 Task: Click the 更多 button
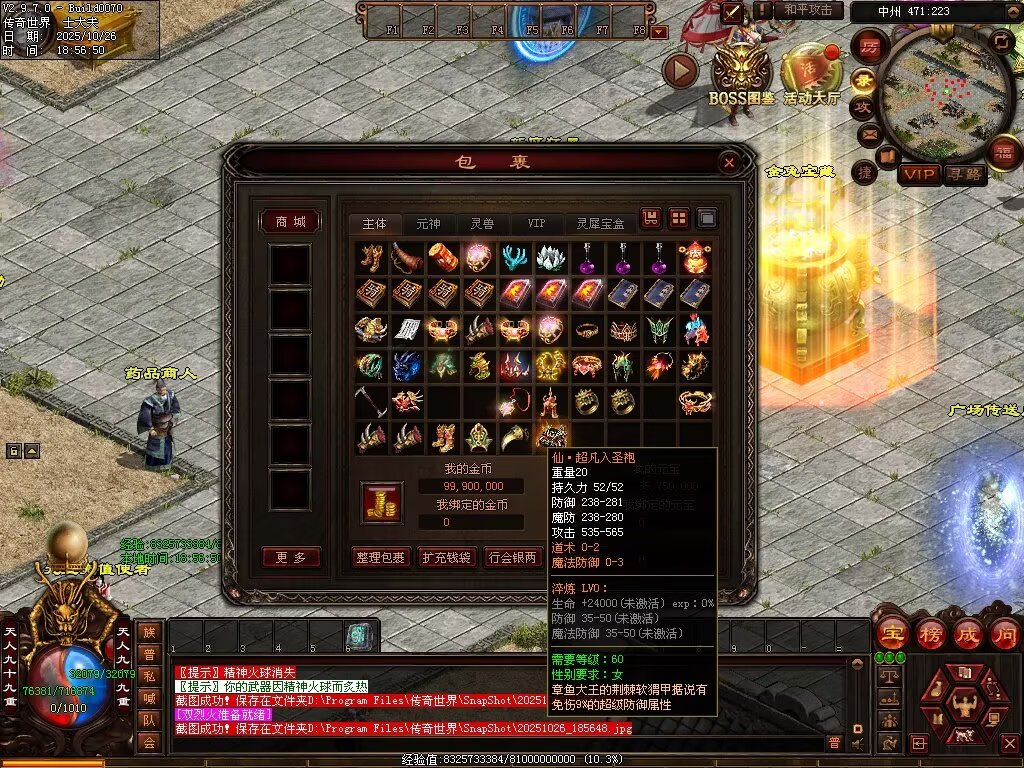290,557
